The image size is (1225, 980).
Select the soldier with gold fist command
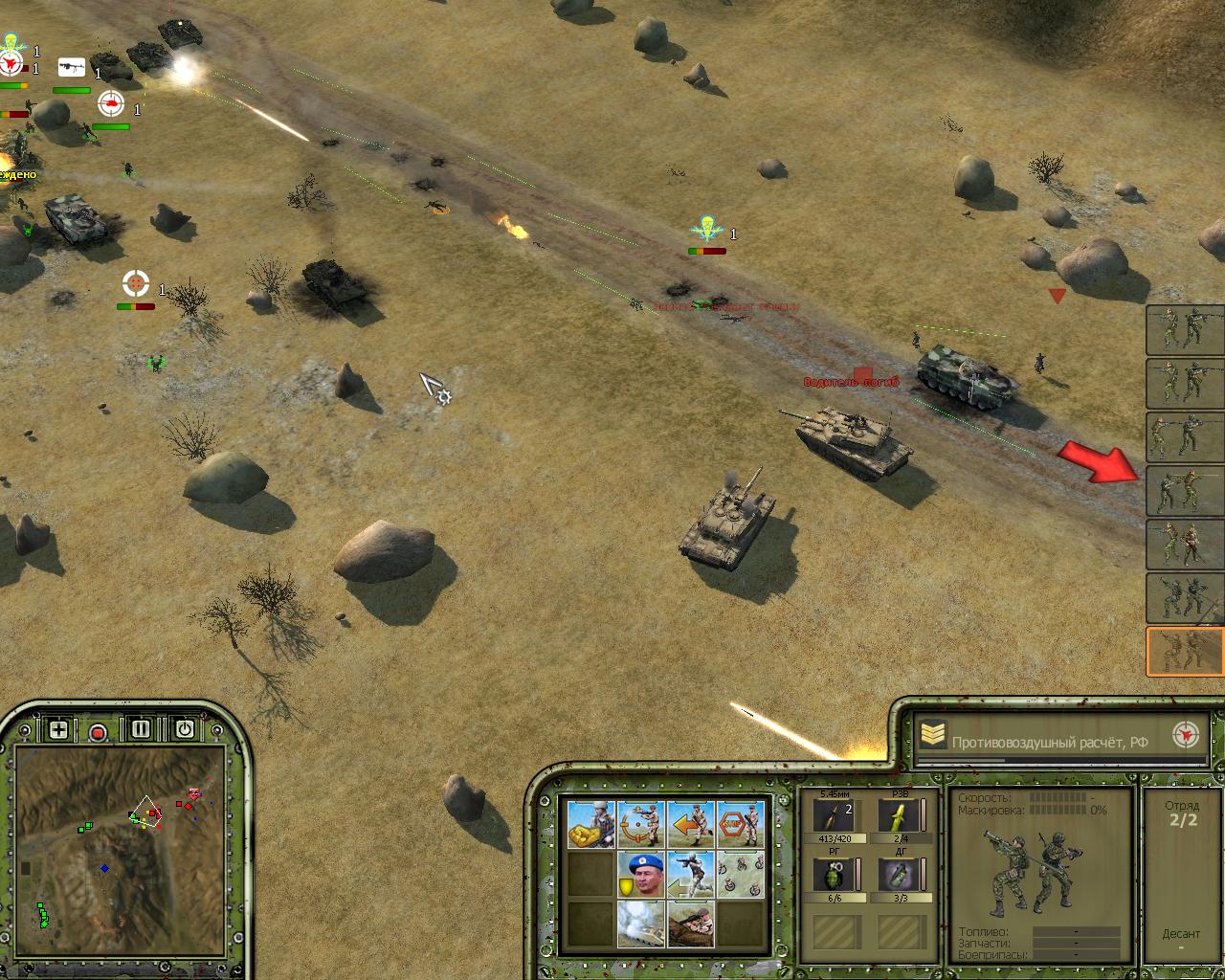coord(590,824)
